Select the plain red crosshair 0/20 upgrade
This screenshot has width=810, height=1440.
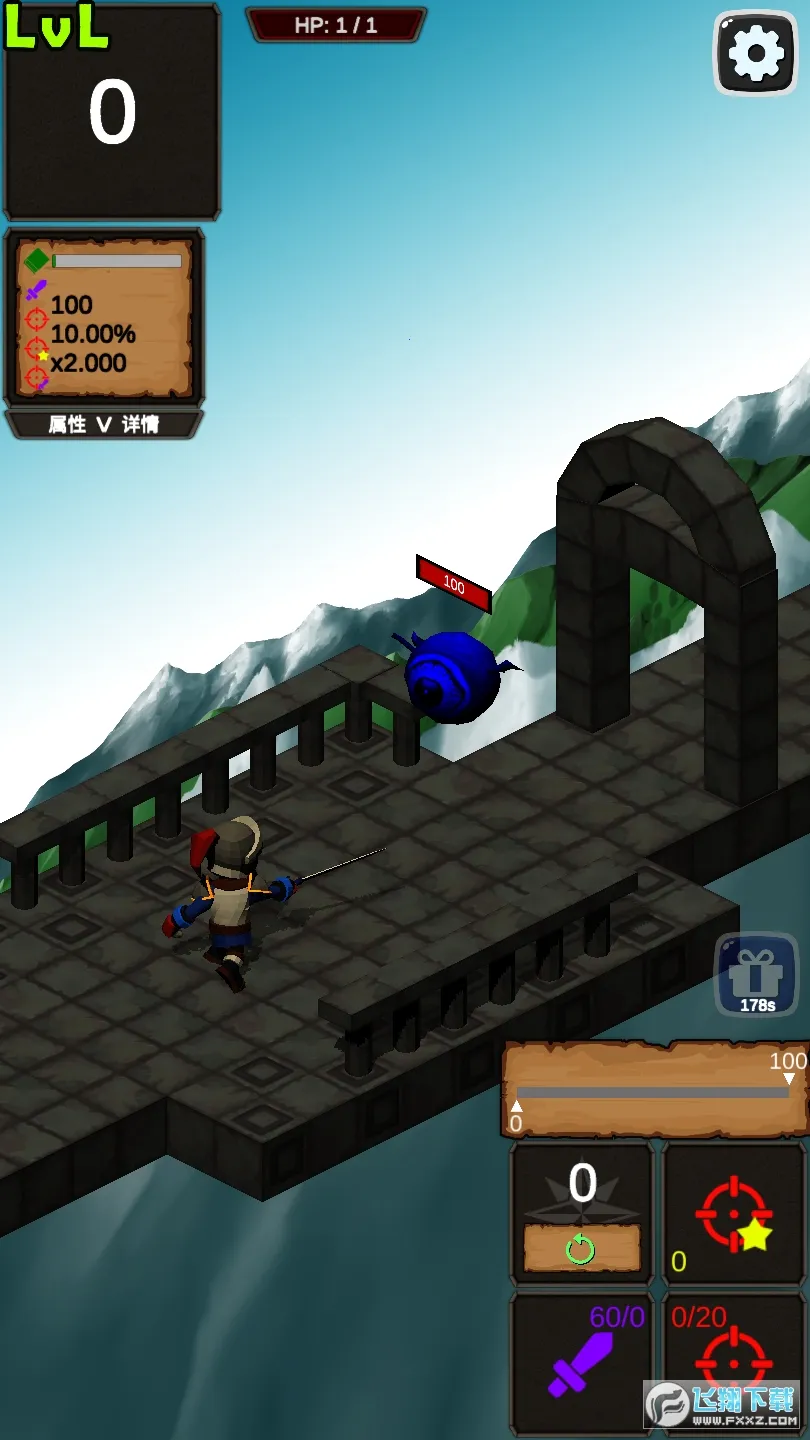tap(735, 1362)
